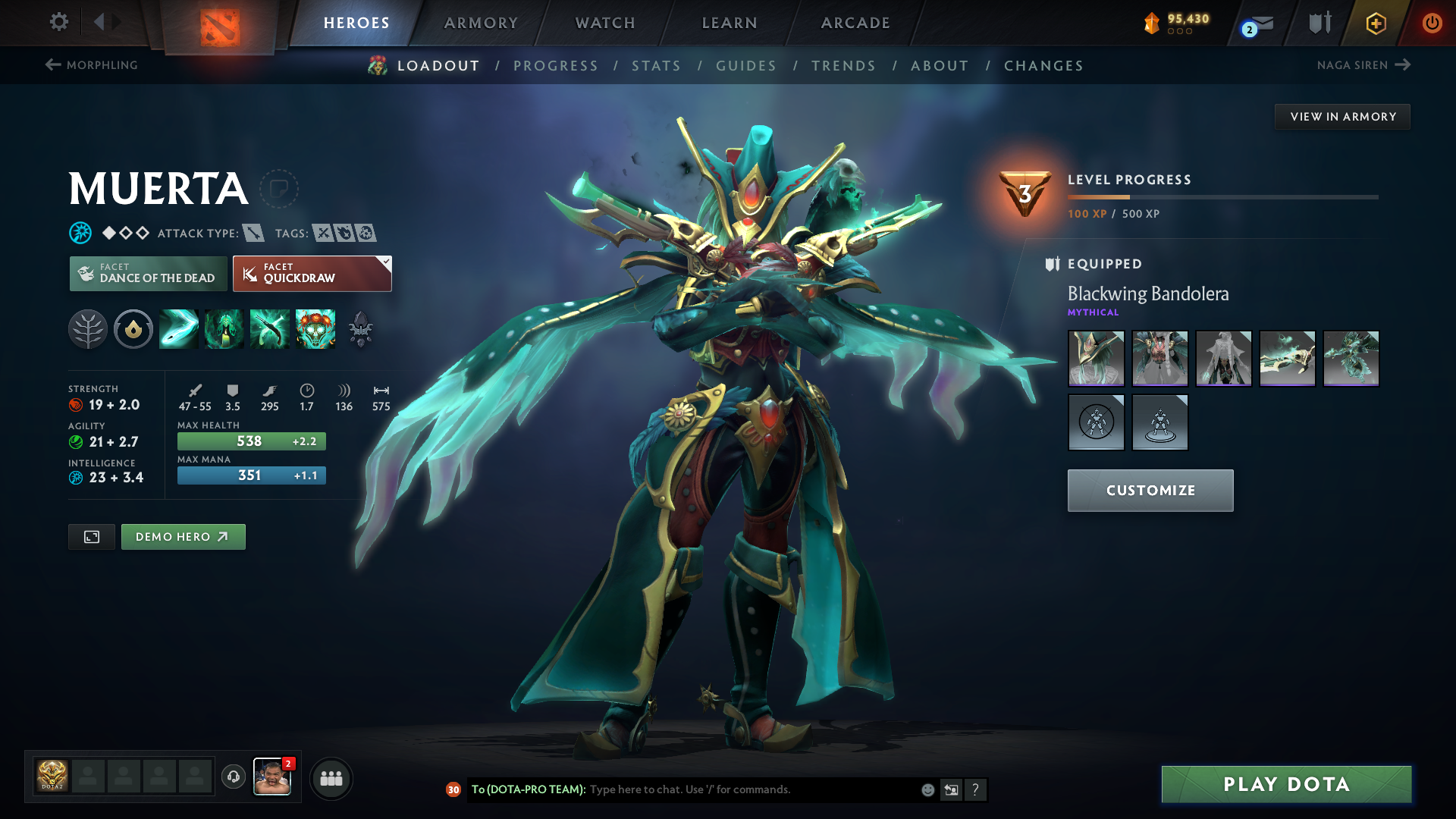Select the Dance of the Dead facet
Image resolution: width=1456 pixels, height=819 pixels.
tap(149, 274)
